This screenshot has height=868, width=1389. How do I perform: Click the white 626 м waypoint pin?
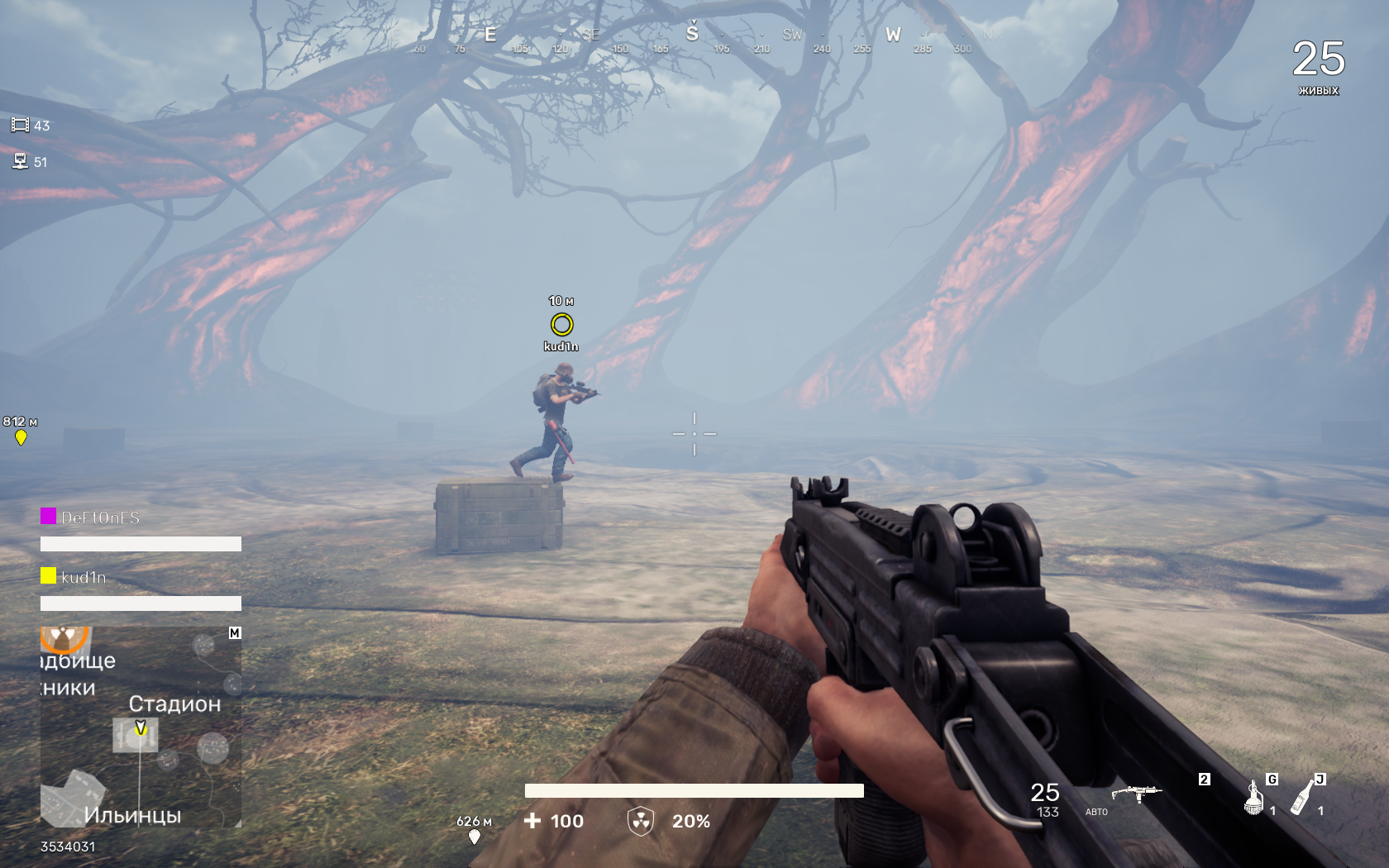coord(475,837)
